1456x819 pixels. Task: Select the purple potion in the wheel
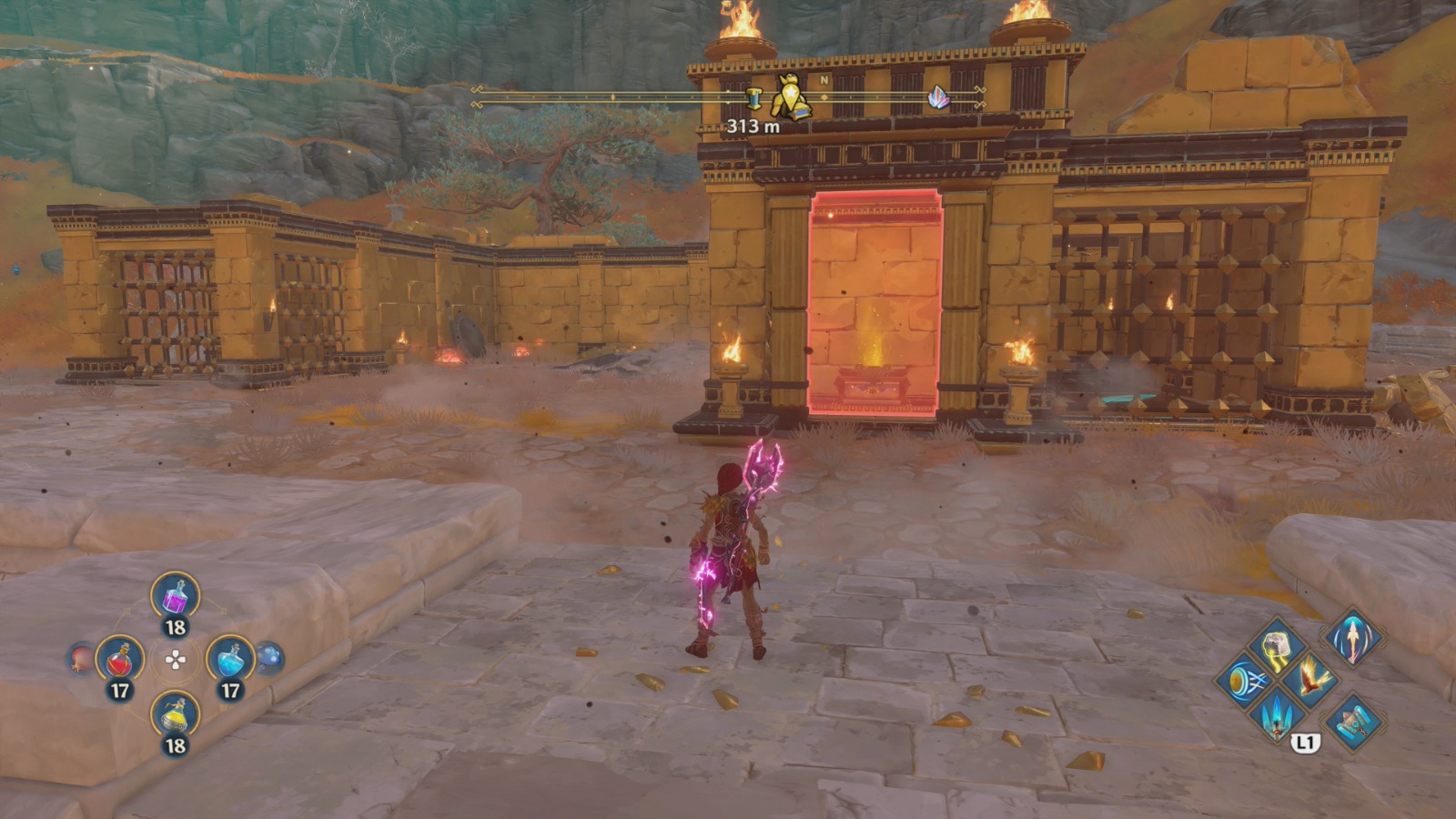[175, 597]
